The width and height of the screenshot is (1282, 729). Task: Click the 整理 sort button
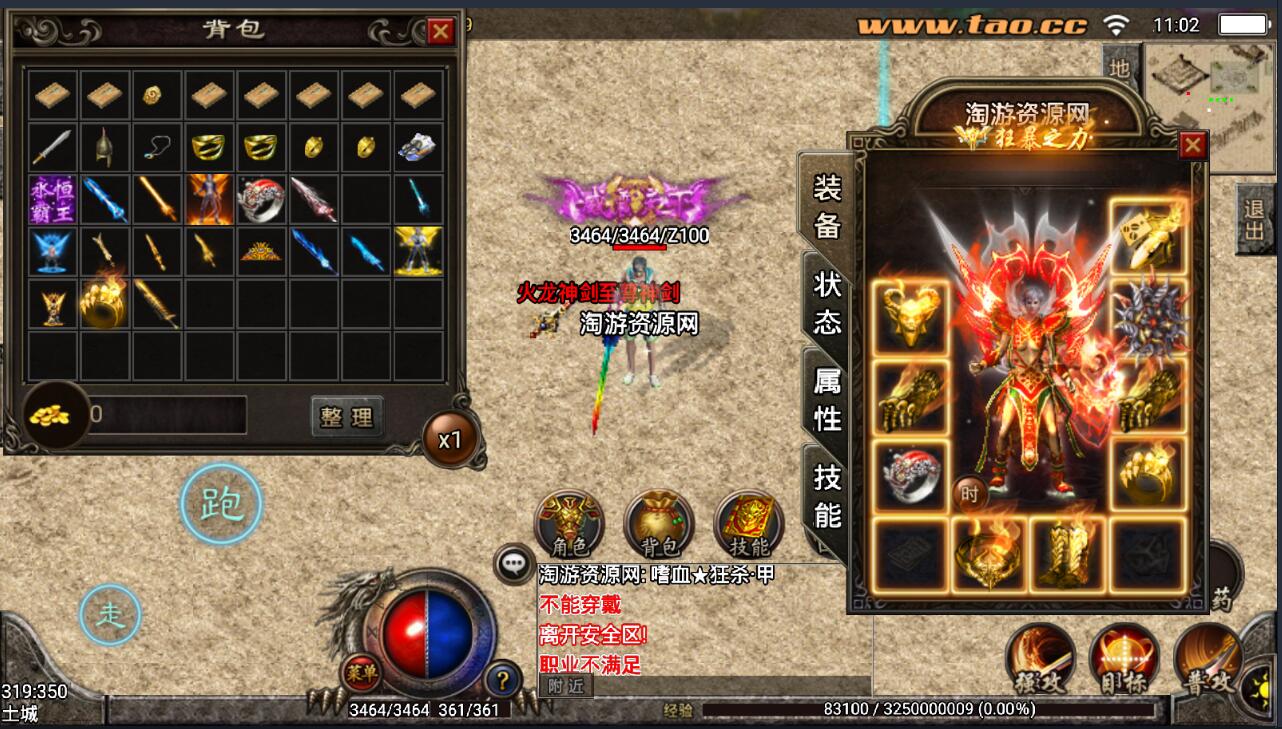[346, 417]
